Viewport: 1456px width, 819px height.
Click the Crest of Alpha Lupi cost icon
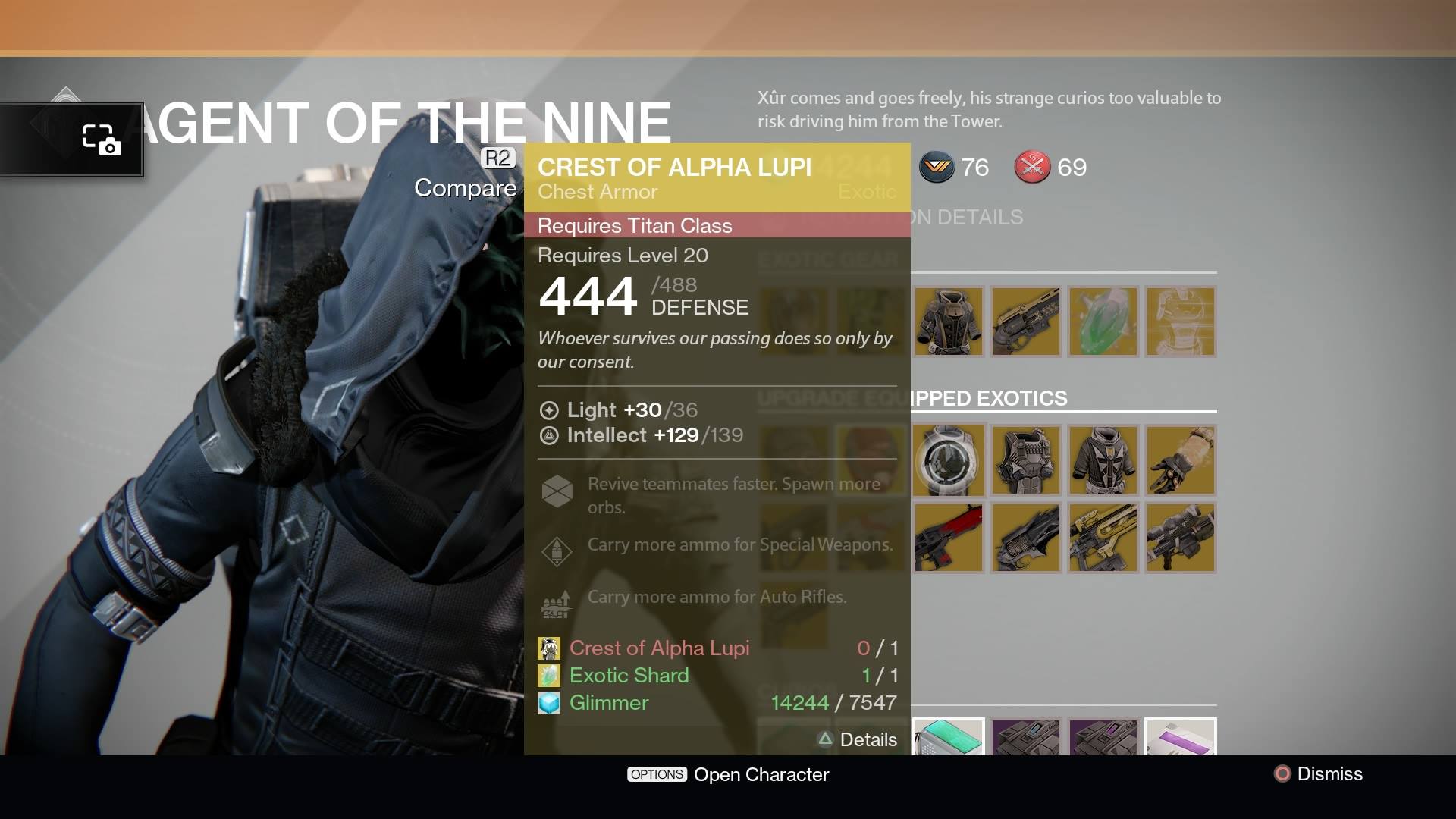pyautogui.click(x=549, y=648)
